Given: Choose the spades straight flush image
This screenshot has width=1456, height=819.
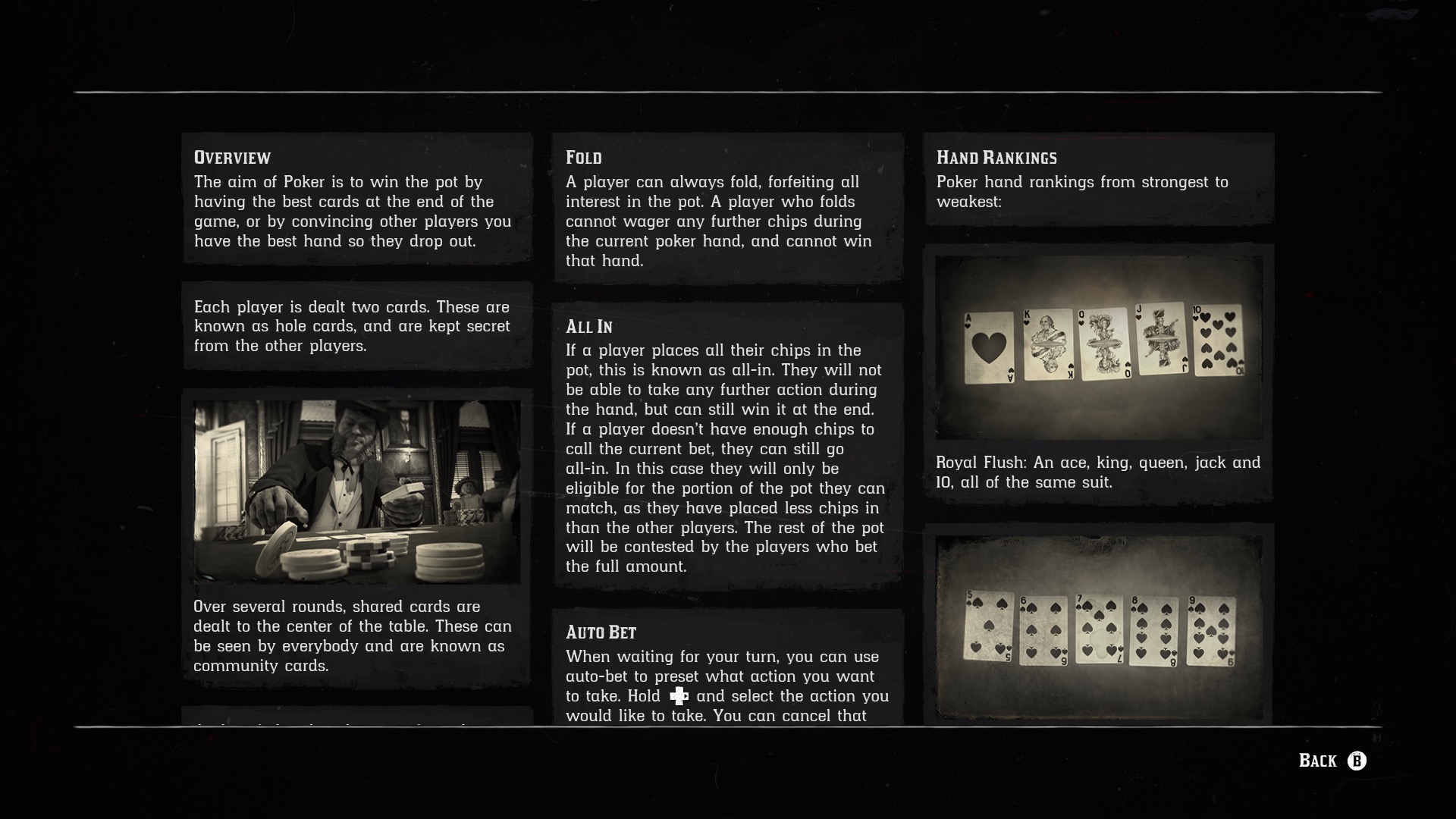Looking at the screenshot, I should point(1099,628).
